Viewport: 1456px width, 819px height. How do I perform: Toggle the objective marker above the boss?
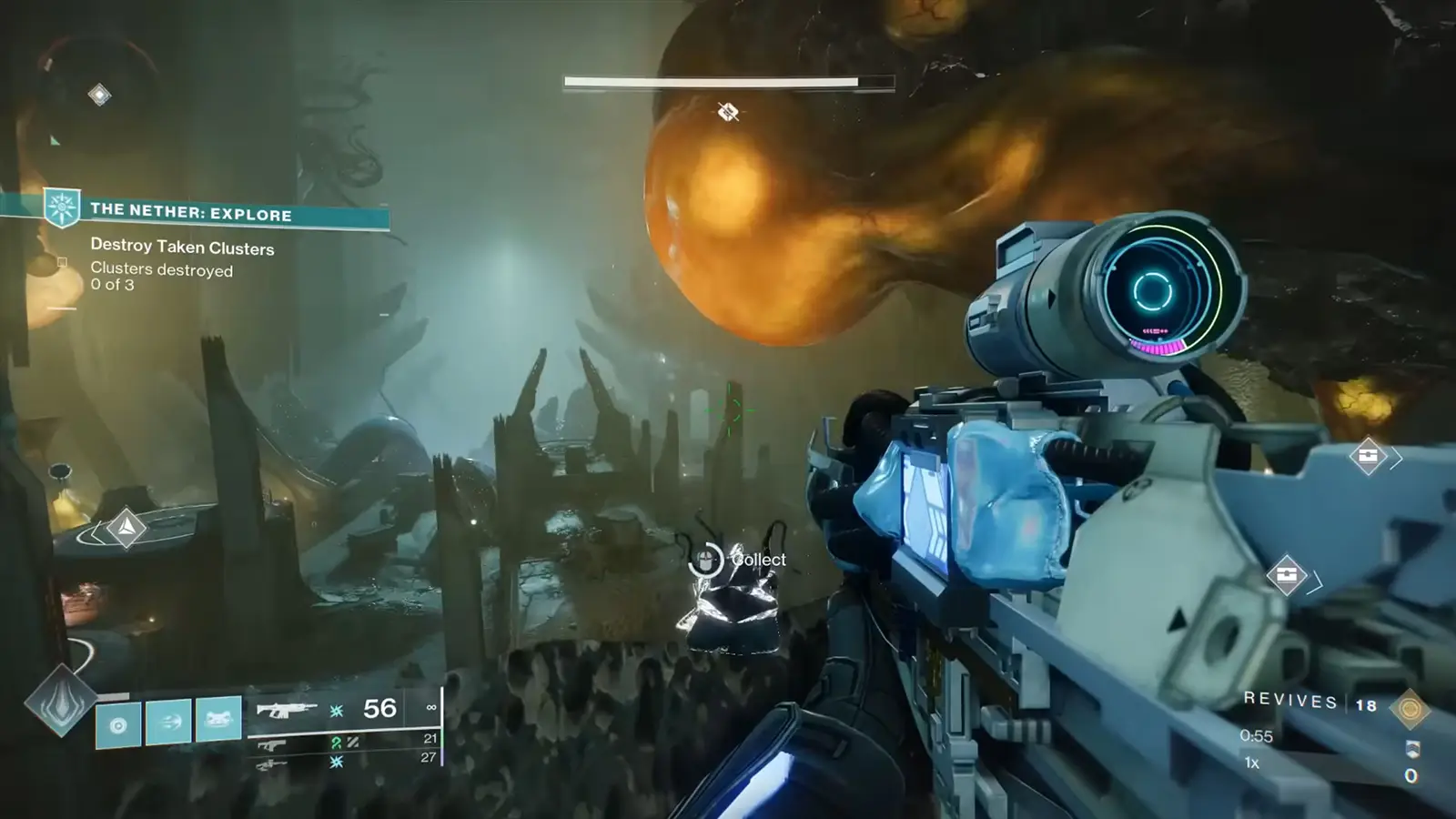[726, 113]
